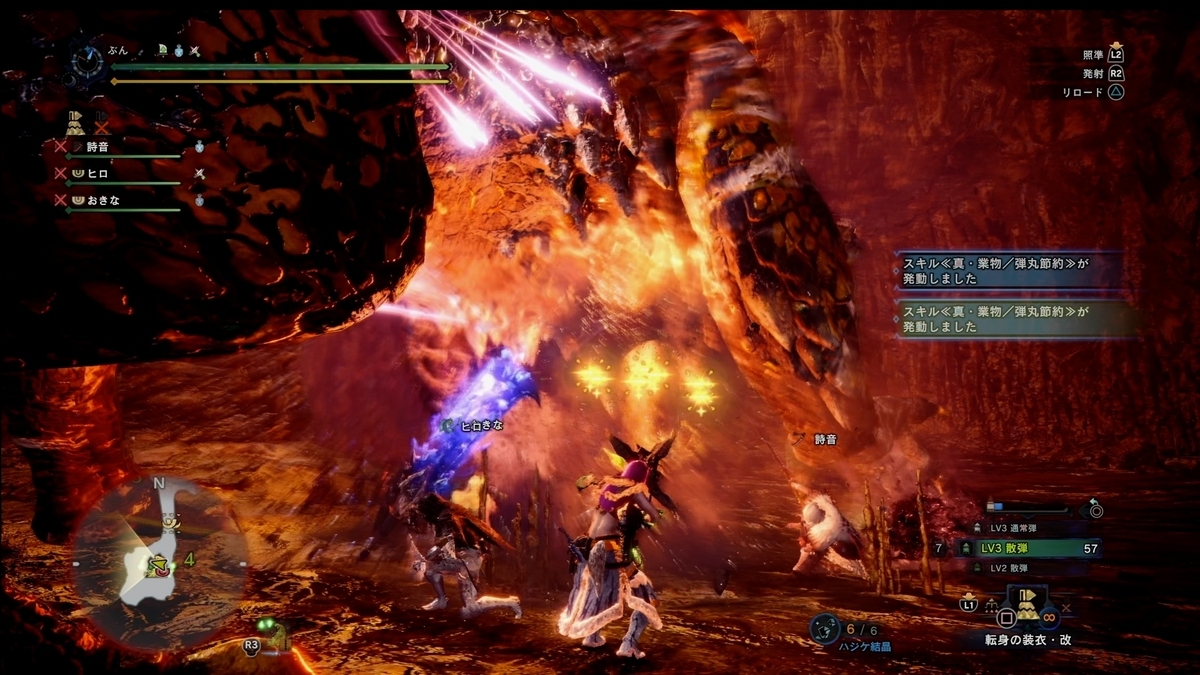Choose the LV3 通常弾 ammo entry
The height and width of the screenshot is (675, 1200).
point(1010,527)
